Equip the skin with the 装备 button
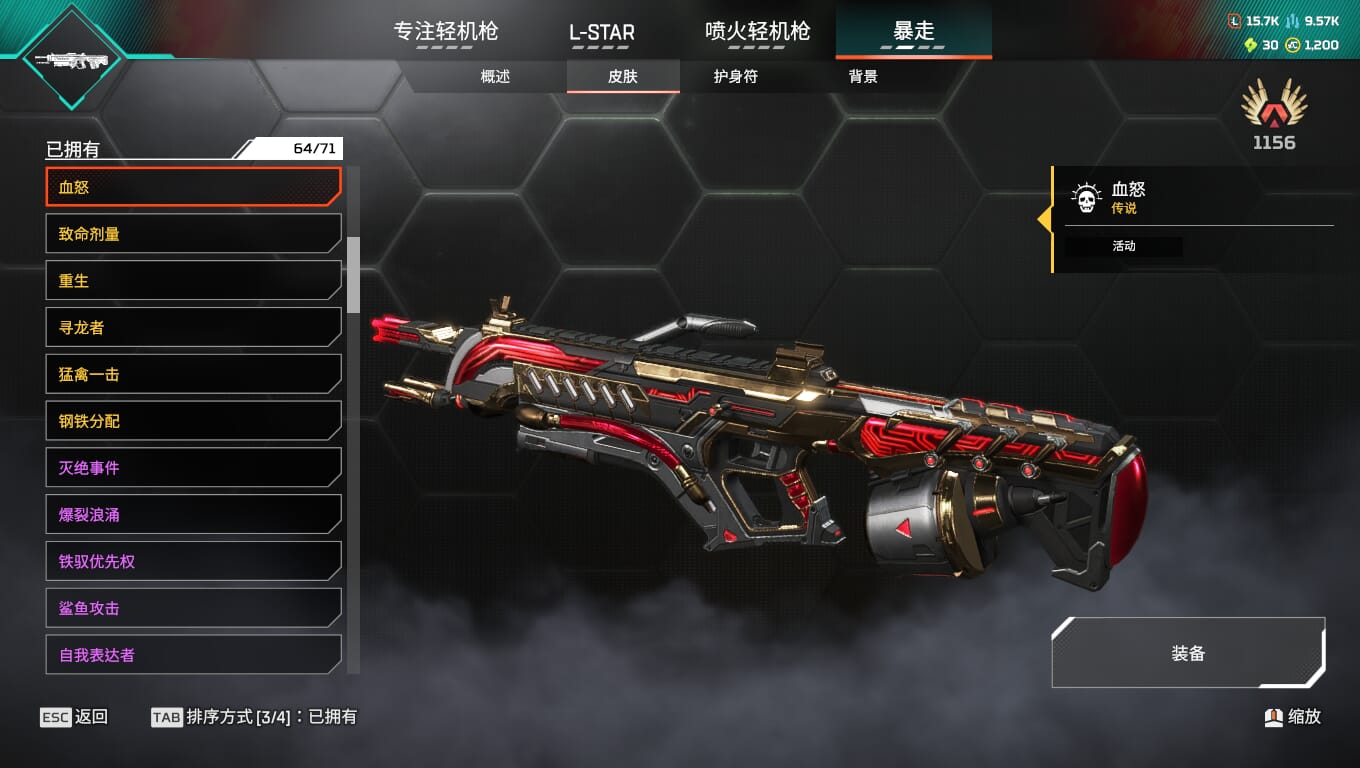This screenshot has width=1360, height=768. (x=1188, y=653)
